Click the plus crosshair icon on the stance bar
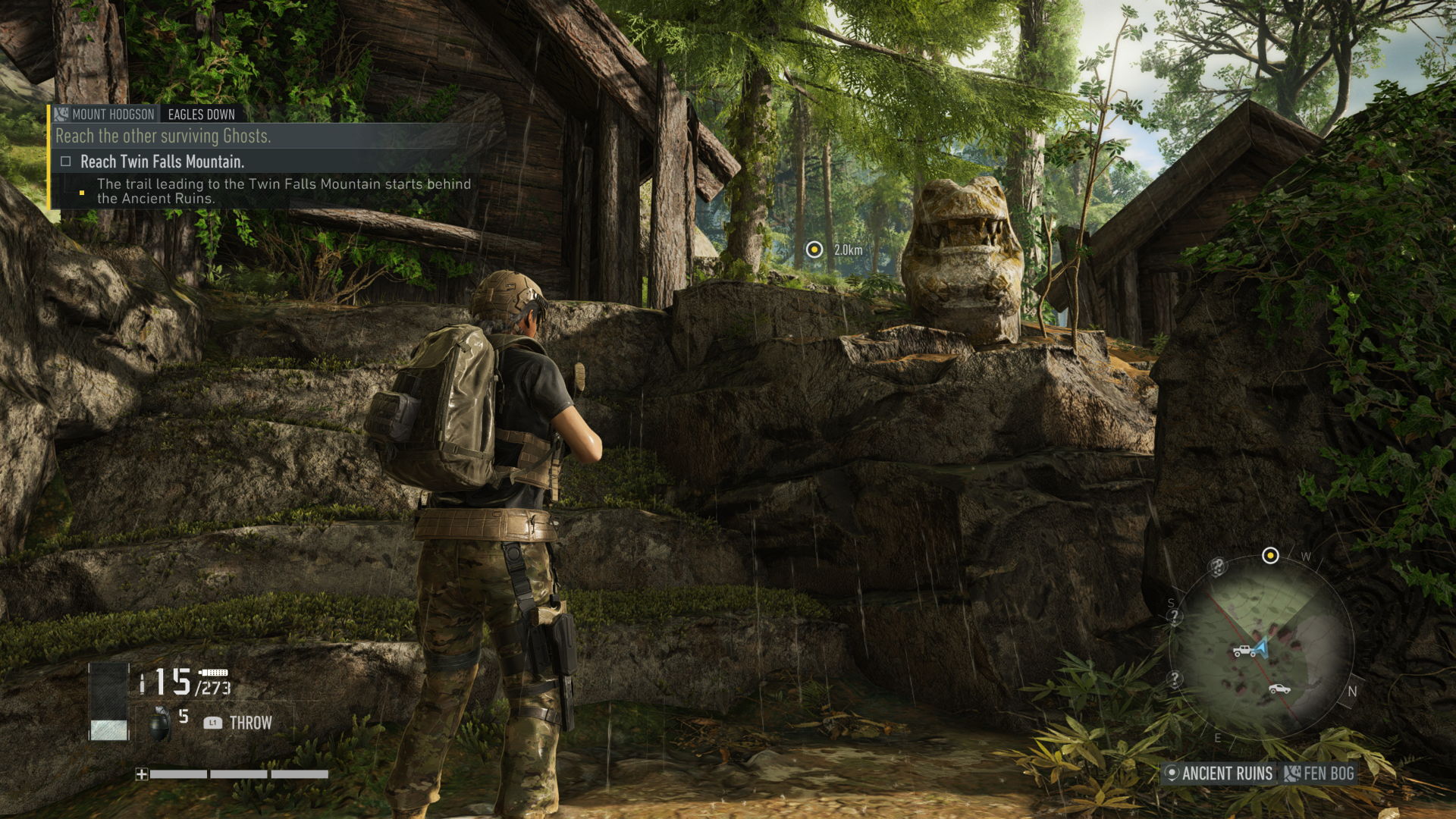Screen dimensions: 1456x819 coord(142,775)
